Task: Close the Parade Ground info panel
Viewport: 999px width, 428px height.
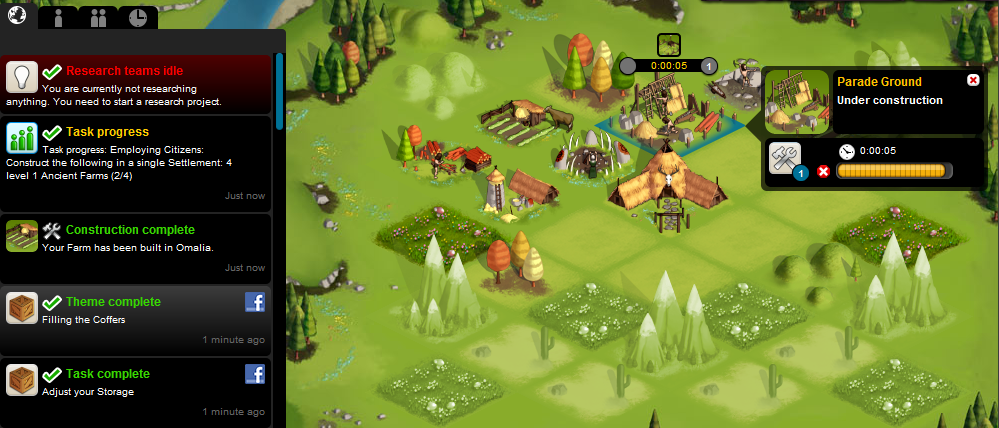Action: pyautogui.click(x=973, y=81)
